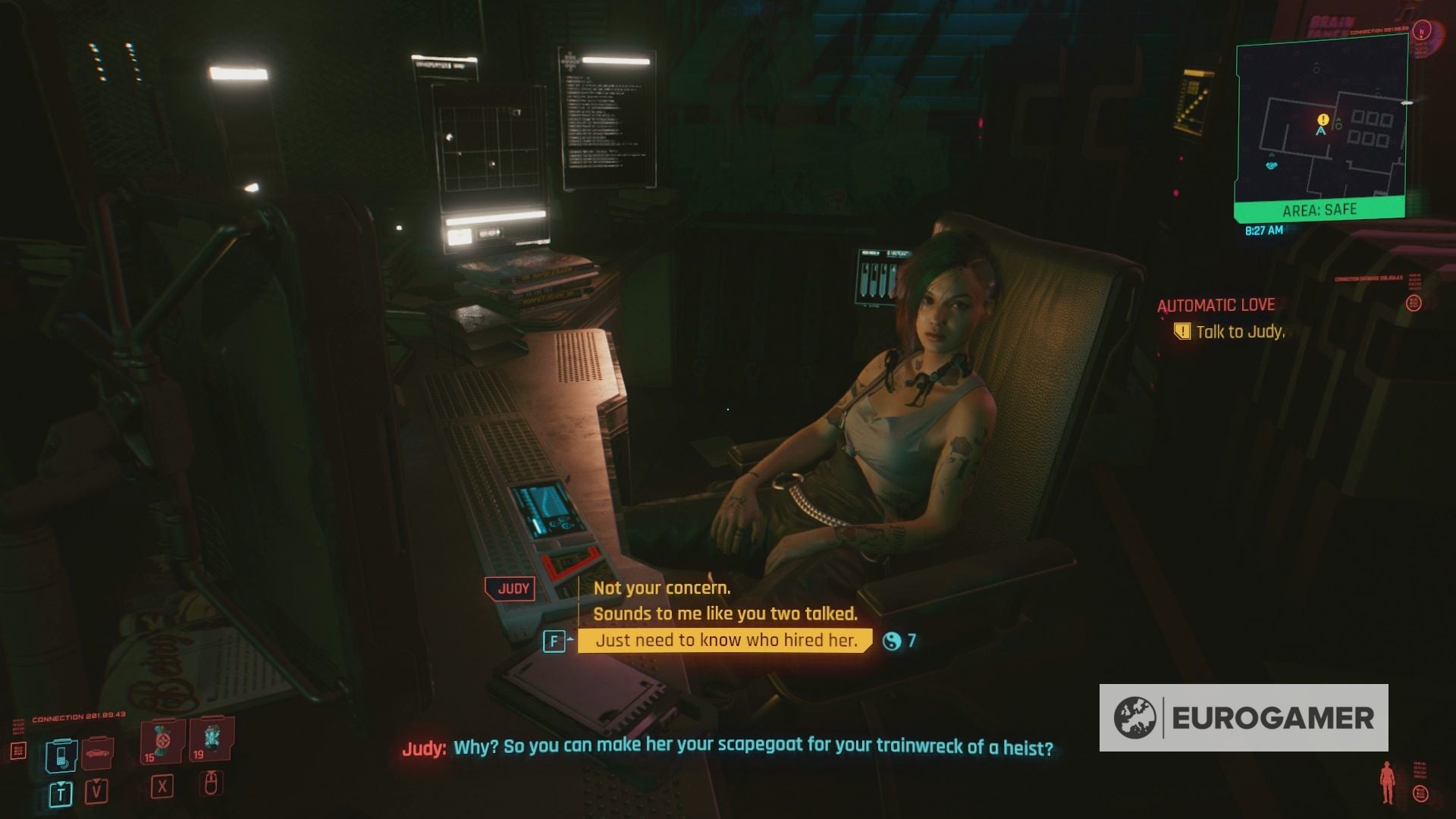Pick "Sounds to me like you two talked."
Image resolution: width=1456 pixels, height=819 pixels.
pos(725,613)
